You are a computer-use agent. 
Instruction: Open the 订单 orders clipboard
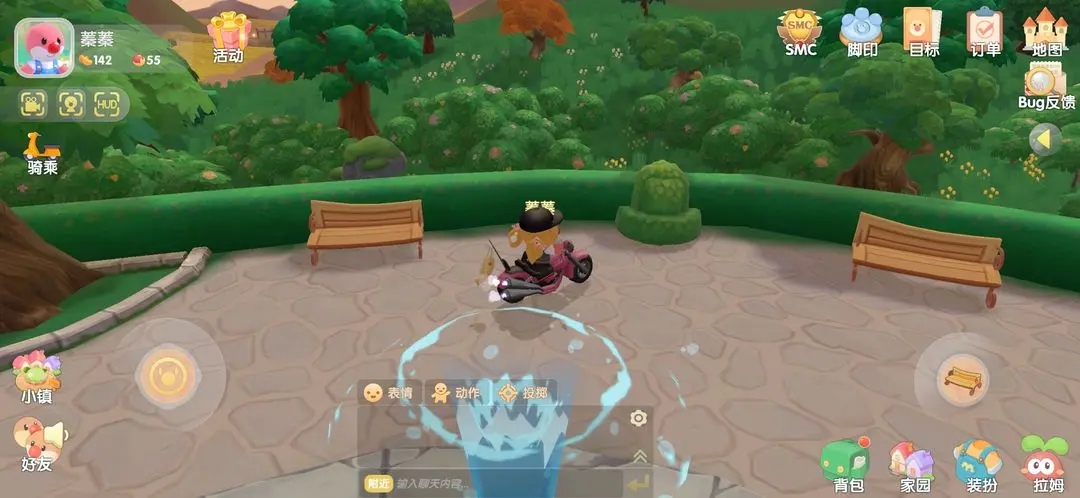point(985,31)
